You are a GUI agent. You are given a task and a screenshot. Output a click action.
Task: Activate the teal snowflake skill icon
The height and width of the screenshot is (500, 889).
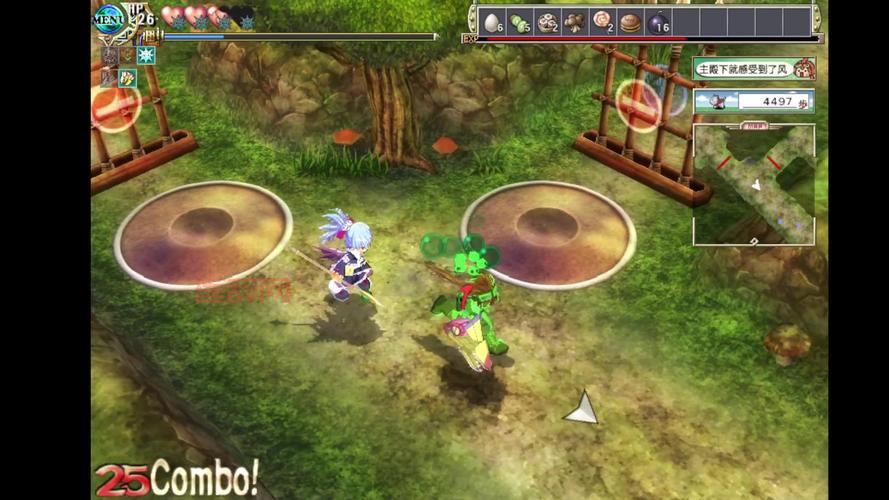click(x=147, y=55)
